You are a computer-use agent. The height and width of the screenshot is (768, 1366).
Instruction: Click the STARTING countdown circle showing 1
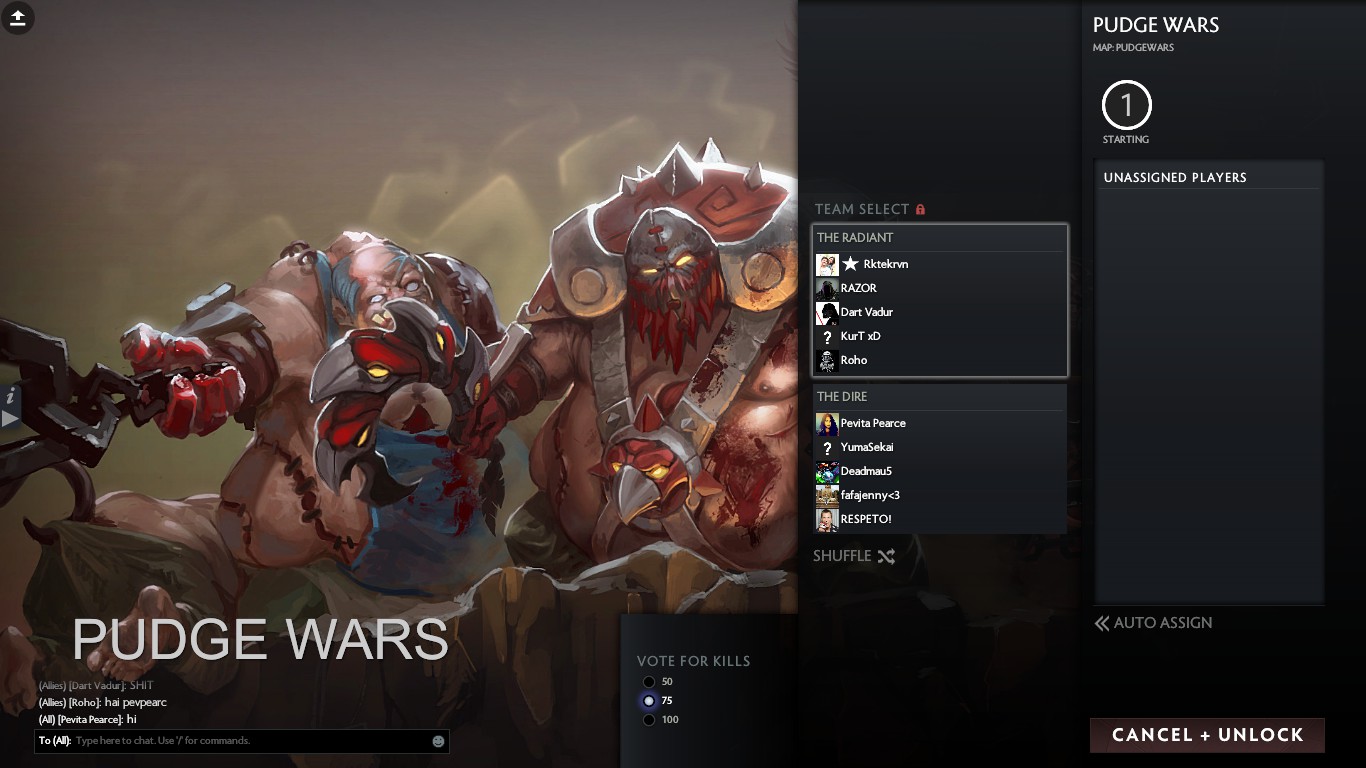pos(1126,104)
